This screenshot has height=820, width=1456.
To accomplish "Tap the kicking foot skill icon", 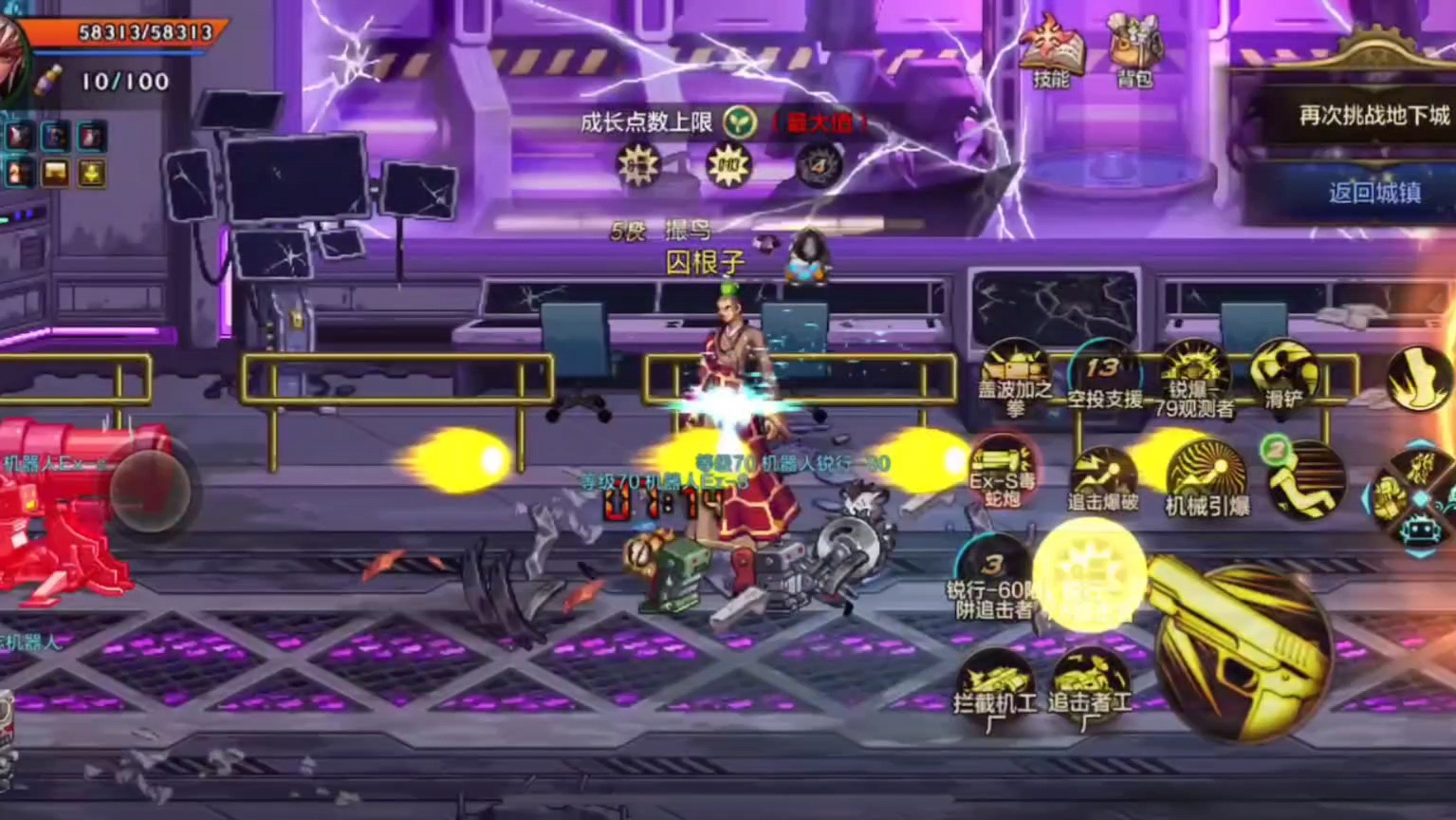I will 1419,377.
